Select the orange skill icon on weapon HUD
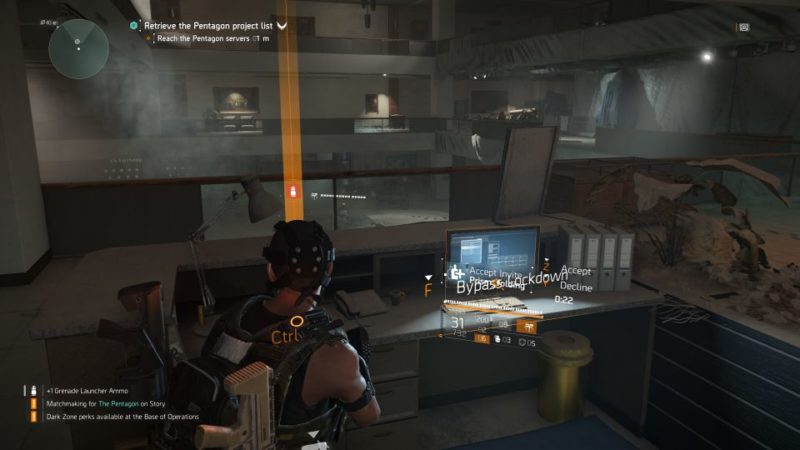The height and width of the screenshot is (450, 800). [530, 326]
